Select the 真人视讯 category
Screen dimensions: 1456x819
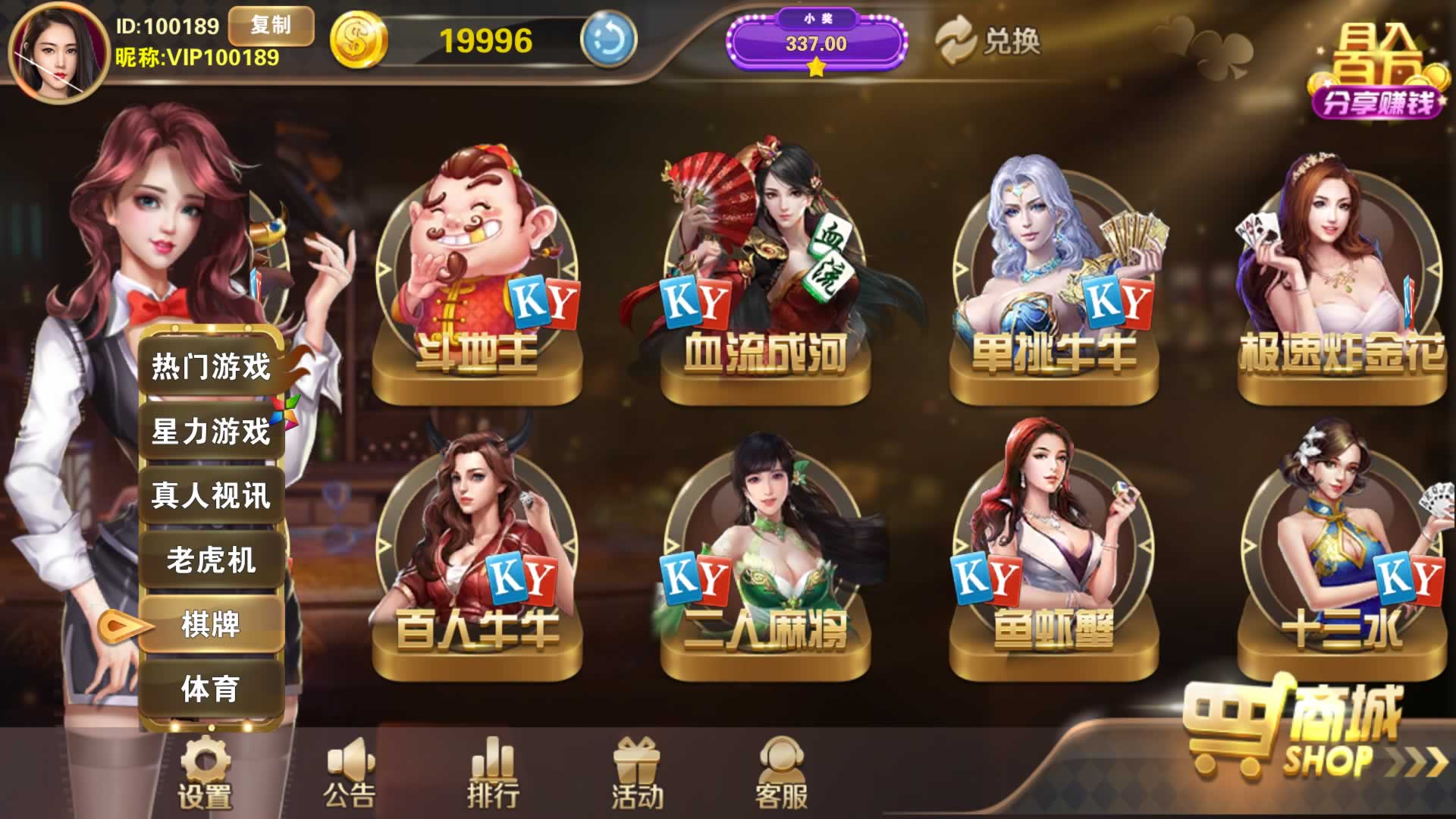pyautogui.click(x=211, y=496)
